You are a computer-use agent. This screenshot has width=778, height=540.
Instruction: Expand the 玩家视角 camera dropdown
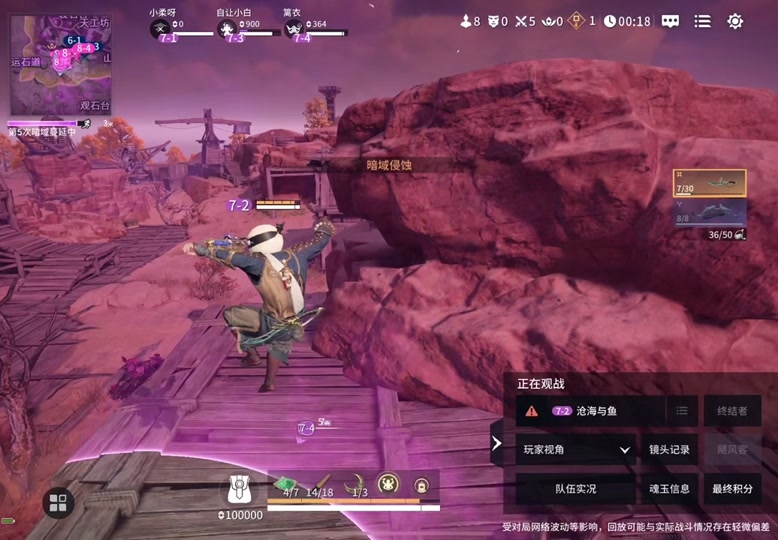(576, 450)
